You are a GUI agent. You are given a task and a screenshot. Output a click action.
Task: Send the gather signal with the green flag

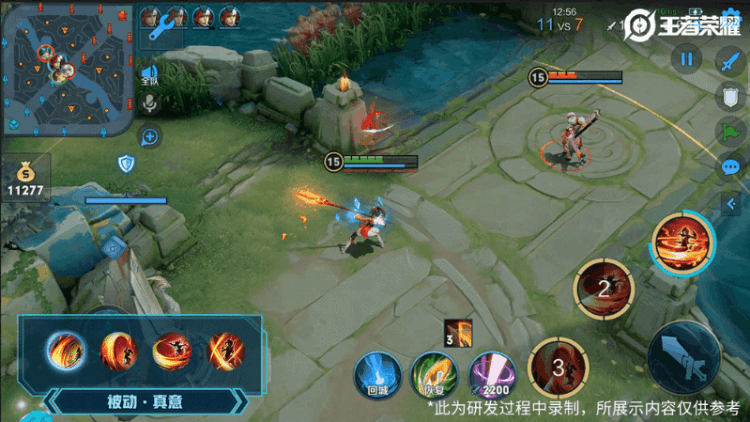[x=729, y=131]
